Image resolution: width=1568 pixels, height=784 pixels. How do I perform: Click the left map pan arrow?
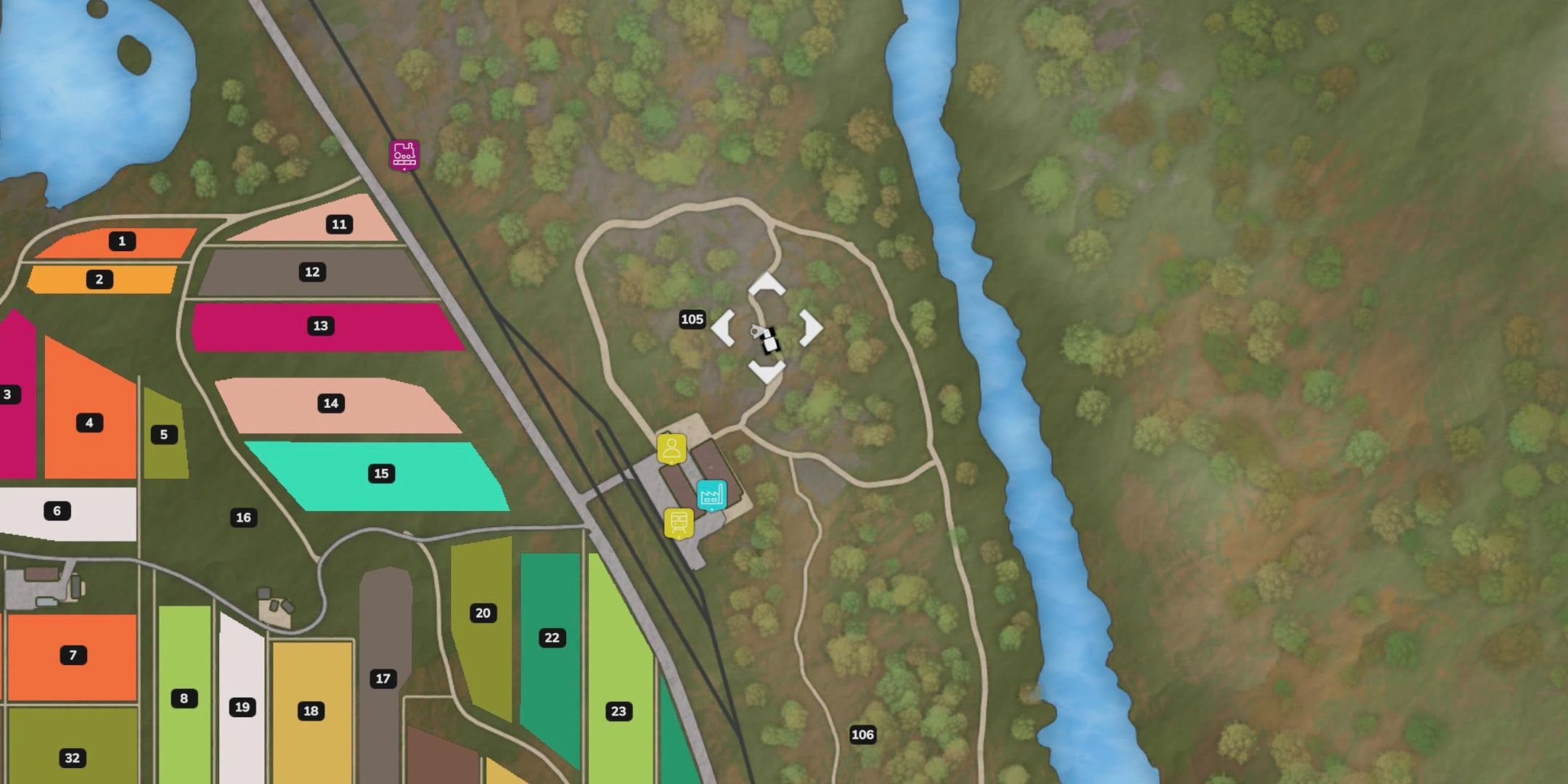click(723, 327)
